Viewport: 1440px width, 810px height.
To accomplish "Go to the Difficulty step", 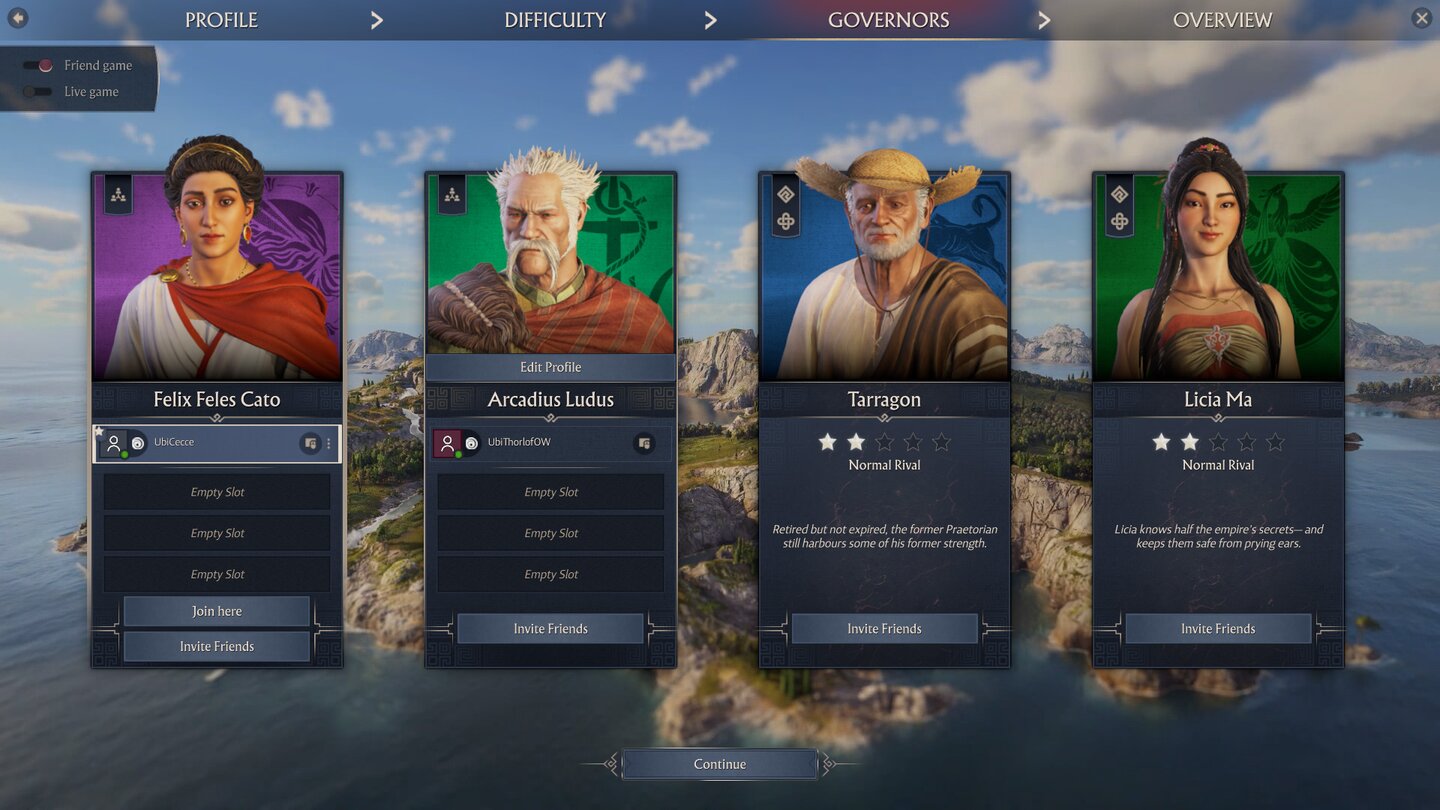I will [x=555, y=20].
